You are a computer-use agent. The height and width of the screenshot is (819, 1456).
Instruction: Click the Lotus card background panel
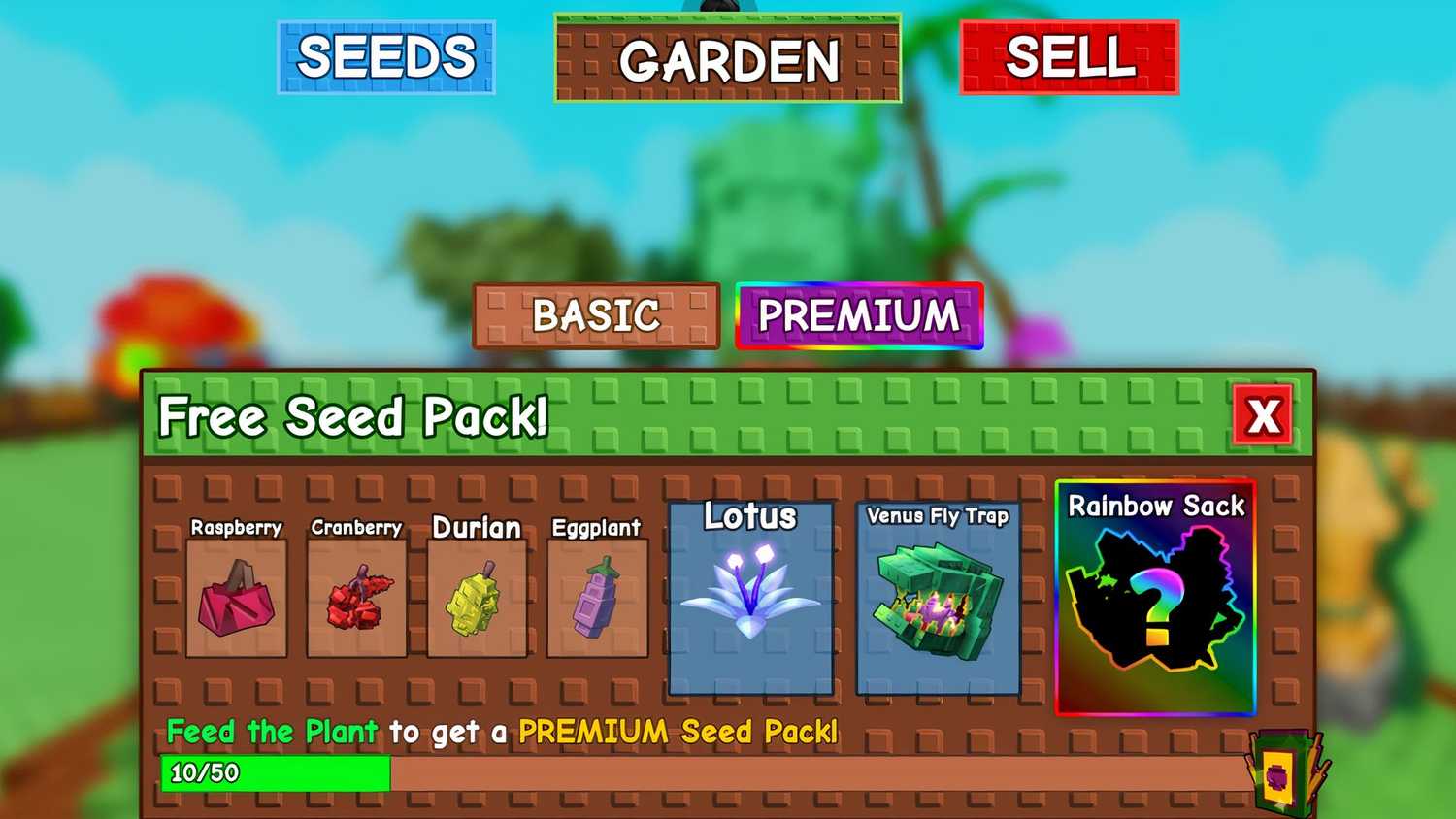pyautogui.click(x=749, y=670)
